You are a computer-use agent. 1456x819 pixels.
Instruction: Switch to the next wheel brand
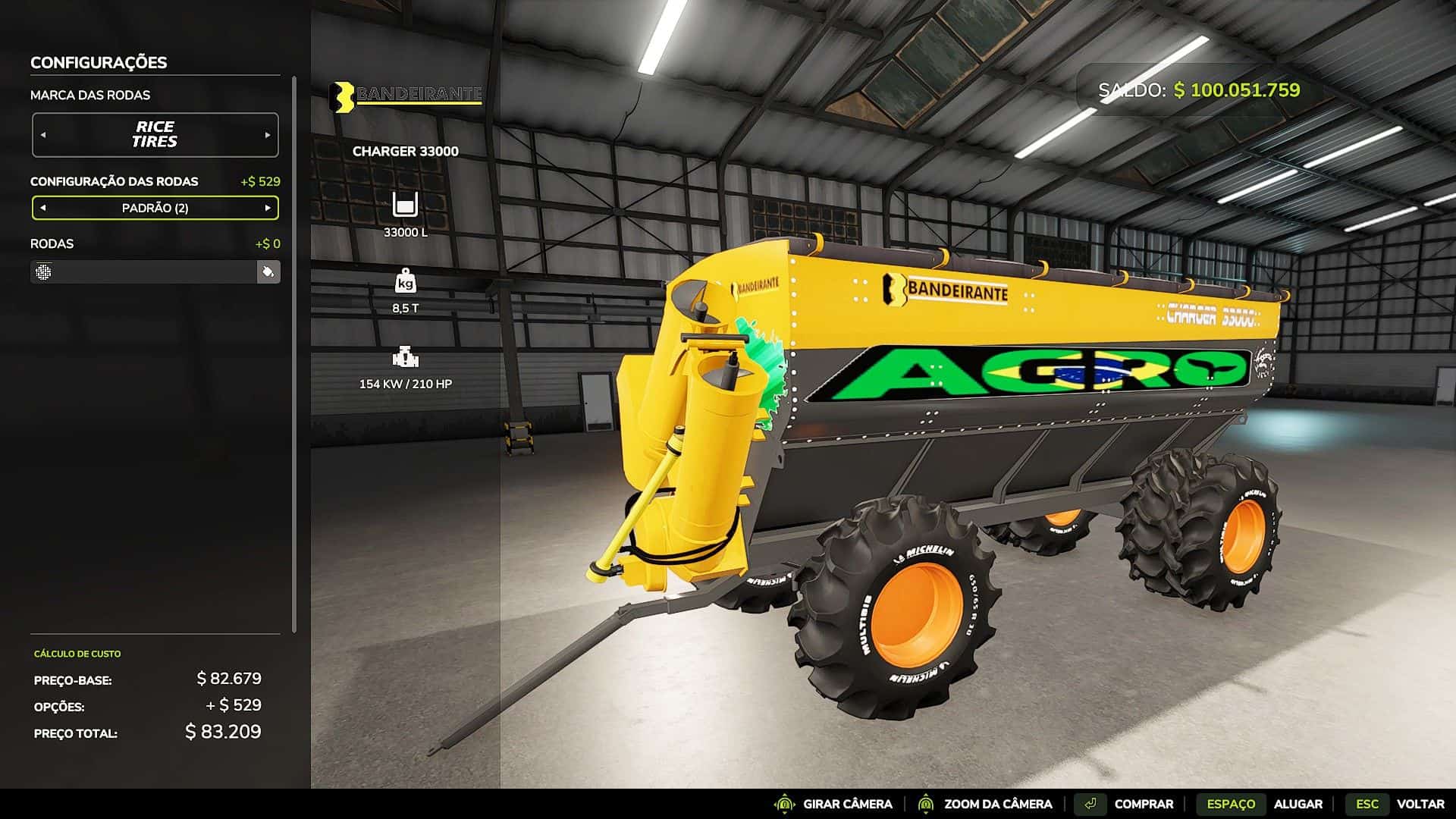coord(267,135)
